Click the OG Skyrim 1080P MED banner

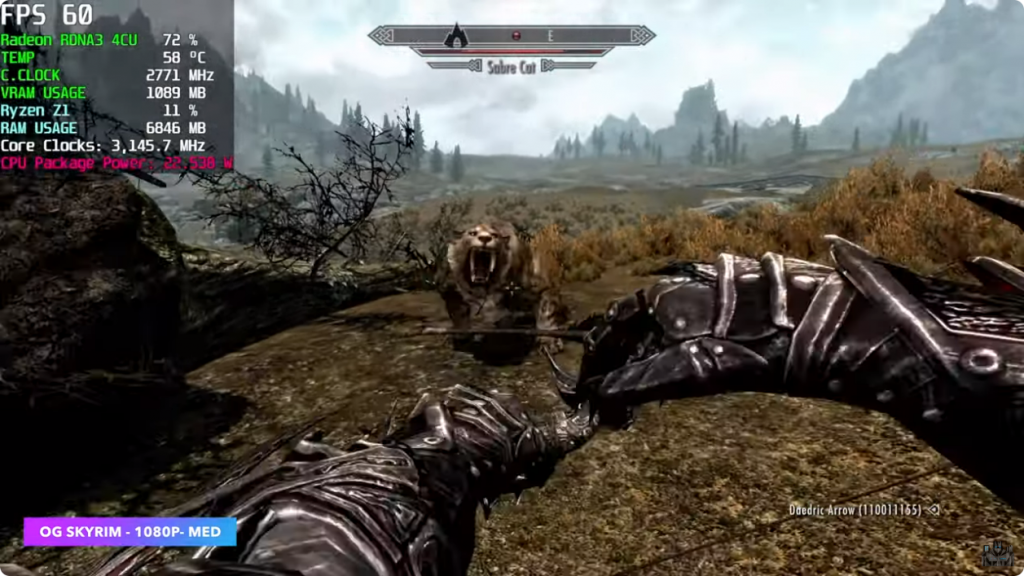(130, 531)
